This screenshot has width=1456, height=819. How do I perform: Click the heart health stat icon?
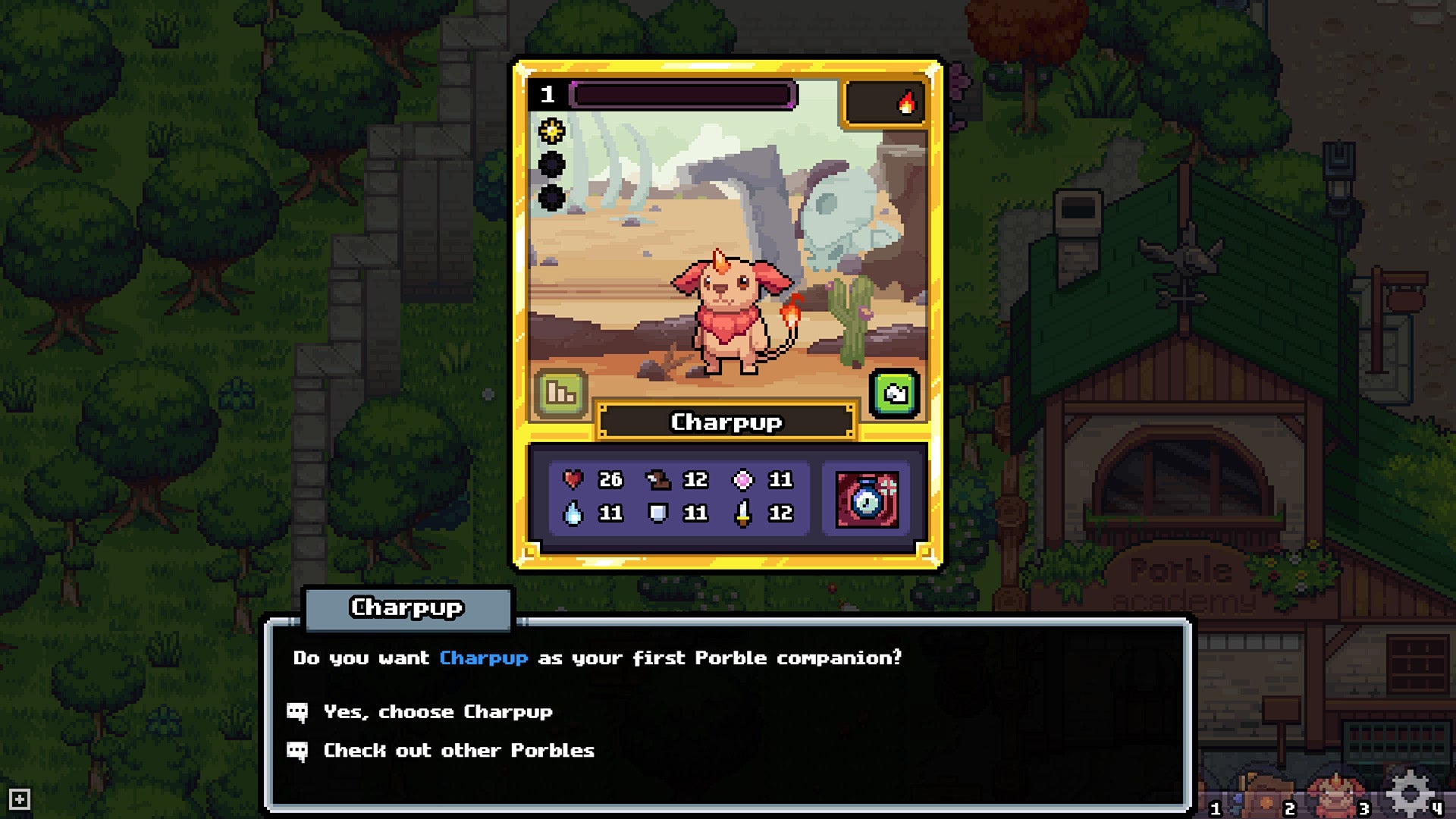[574, 479]
